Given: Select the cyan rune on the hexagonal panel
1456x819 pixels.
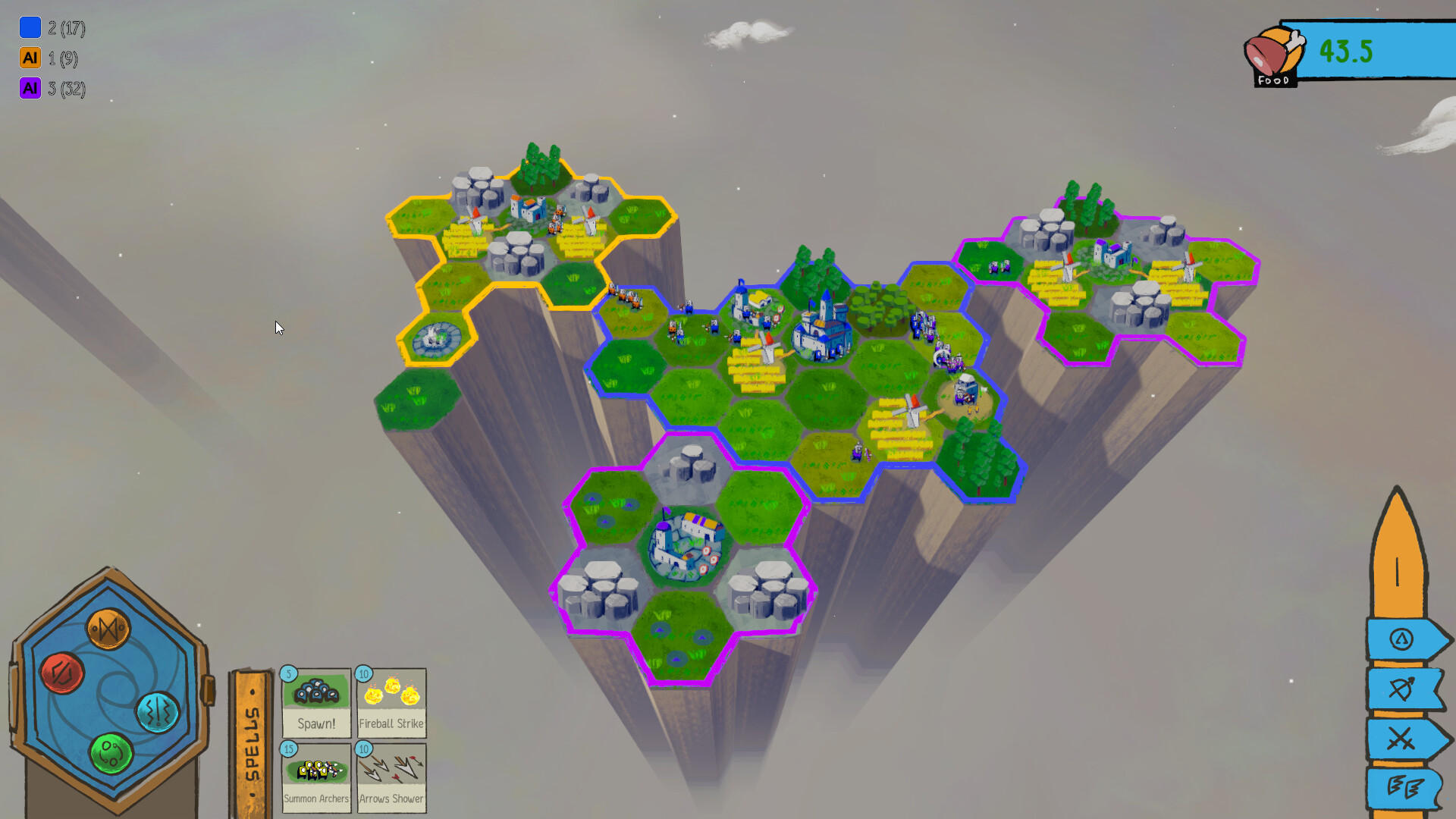Looking at the screenshot, I should pyautogui.click(x=158, y=711).
